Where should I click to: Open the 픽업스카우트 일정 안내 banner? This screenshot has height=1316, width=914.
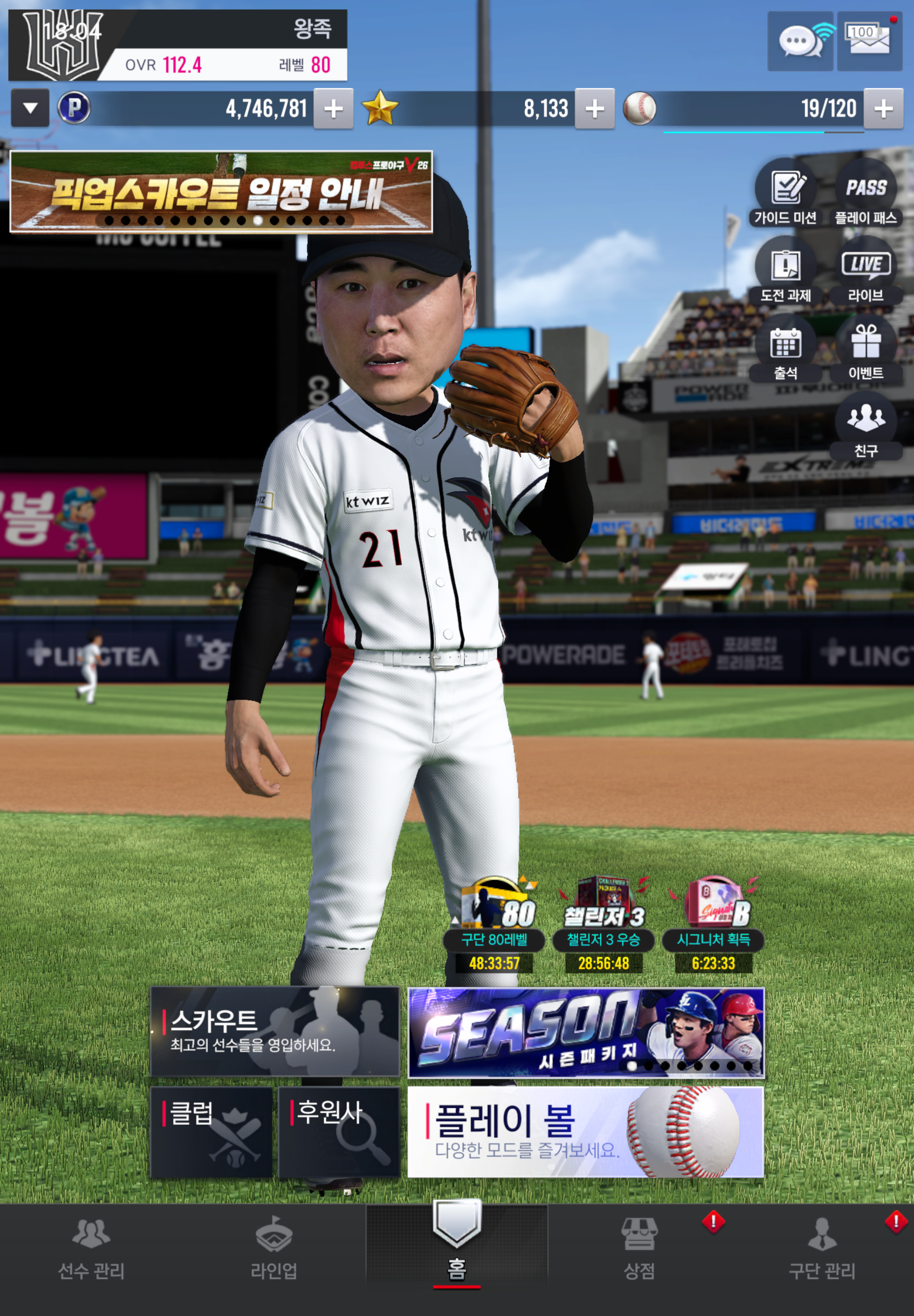(x=221, y=192)
